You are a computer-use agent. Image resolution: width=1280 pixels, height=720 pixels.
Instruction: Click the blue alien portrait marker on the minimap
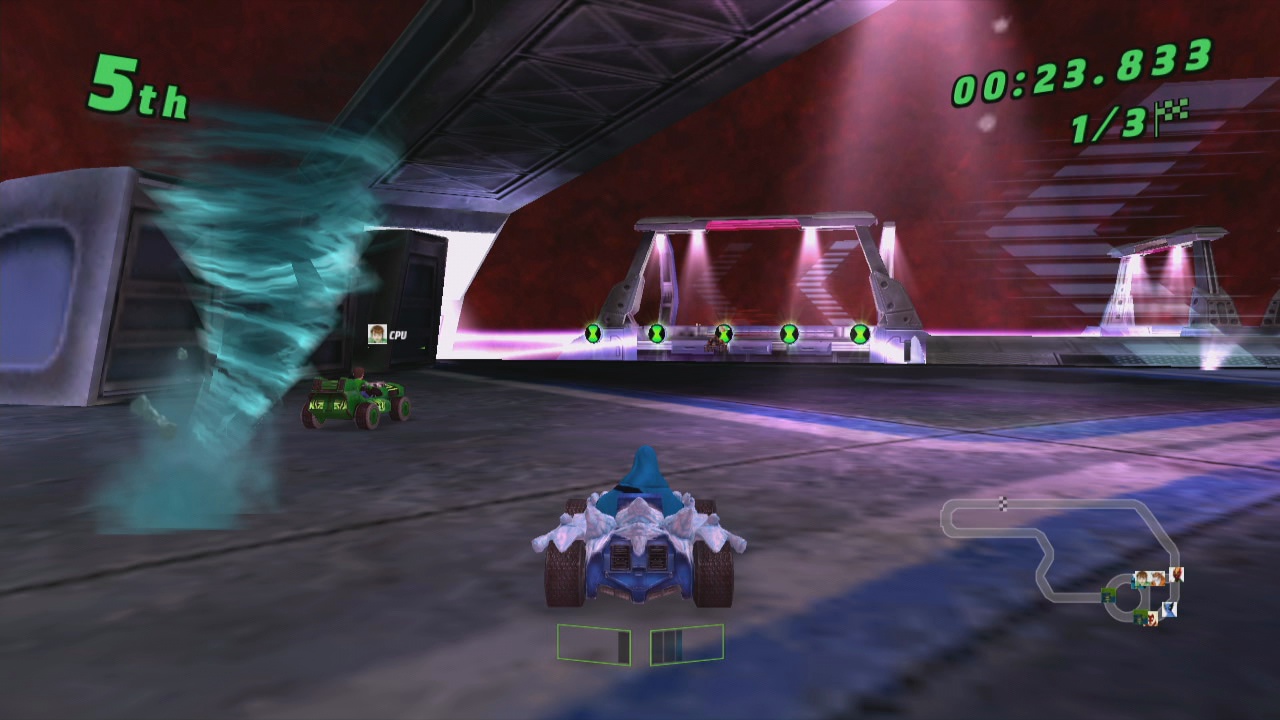pos(1169,608)
